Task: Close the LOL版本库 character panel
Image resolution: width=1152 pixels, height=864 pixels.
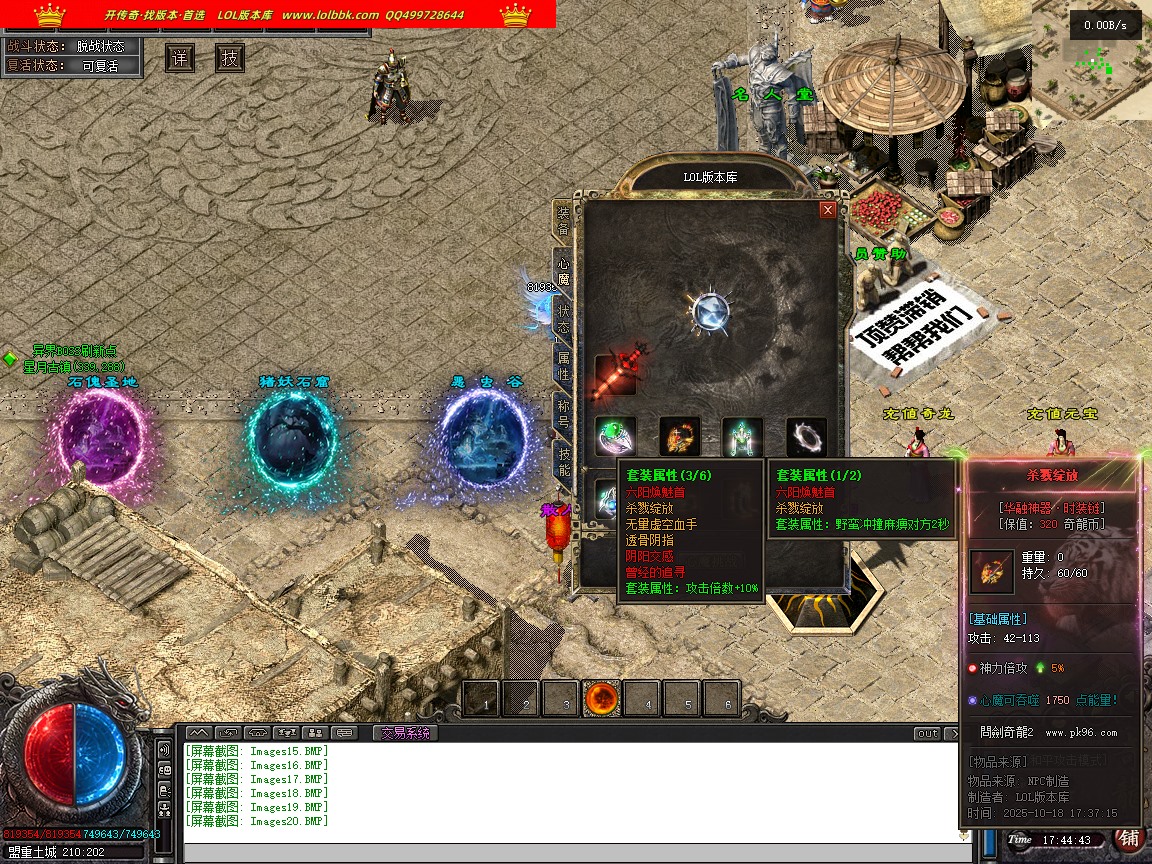Action: (x=827, y=210)
